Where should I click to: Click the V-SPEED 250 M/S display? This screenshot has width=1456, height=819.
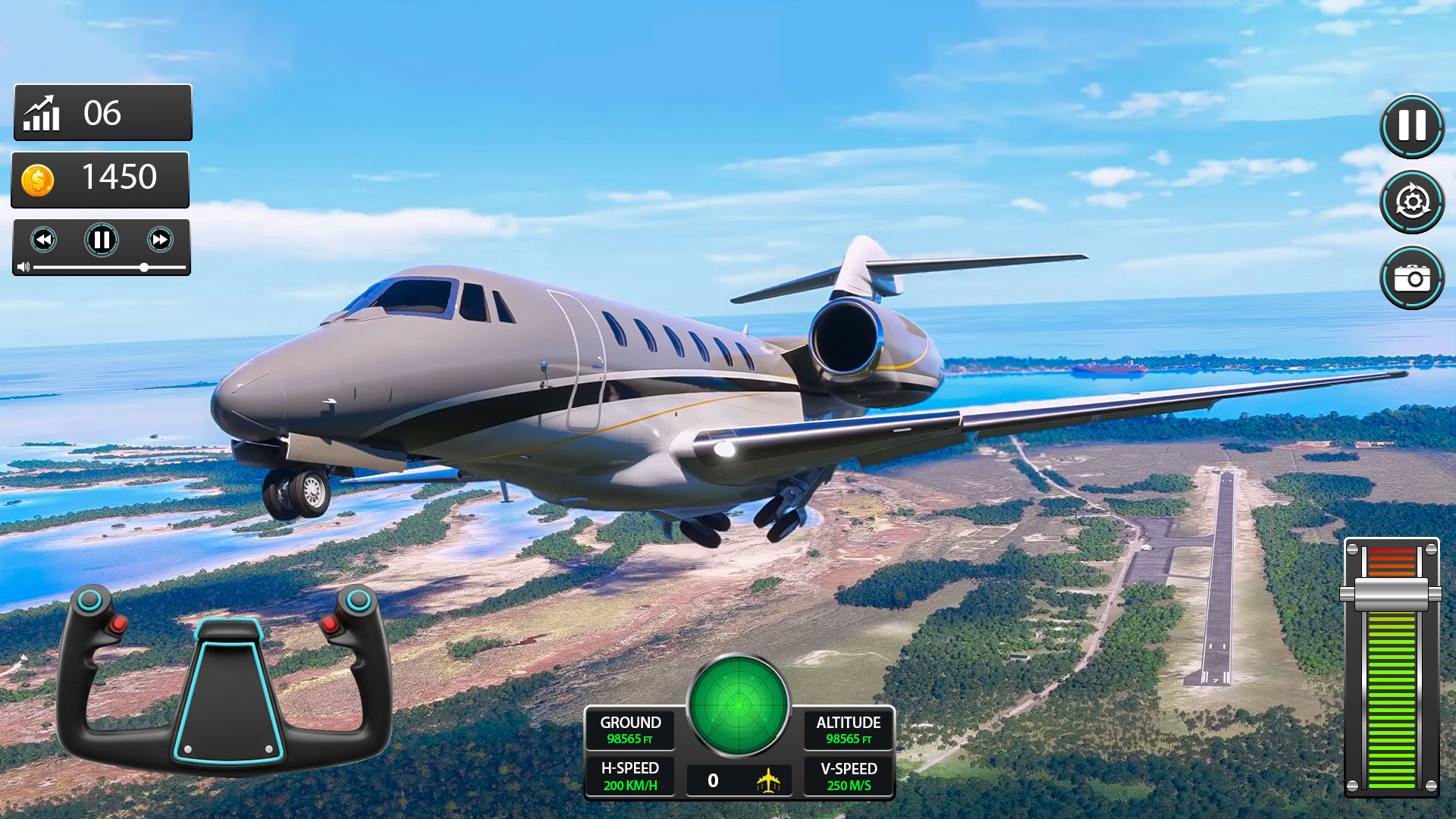[x=849, y=777]
